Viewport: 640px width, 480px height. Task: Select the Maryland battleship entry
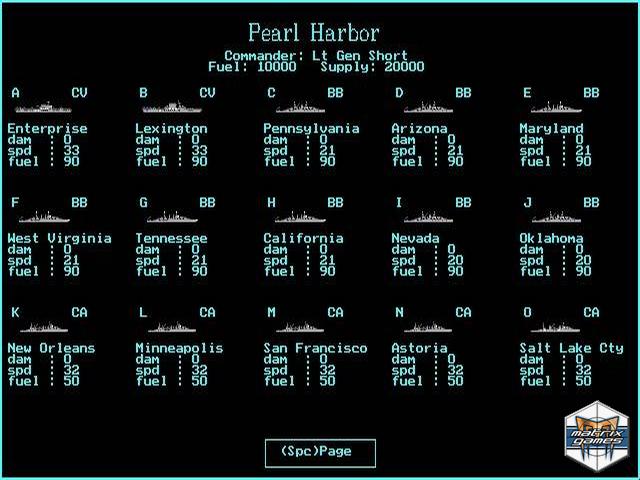pyautogui.click(x=551, y=128)
